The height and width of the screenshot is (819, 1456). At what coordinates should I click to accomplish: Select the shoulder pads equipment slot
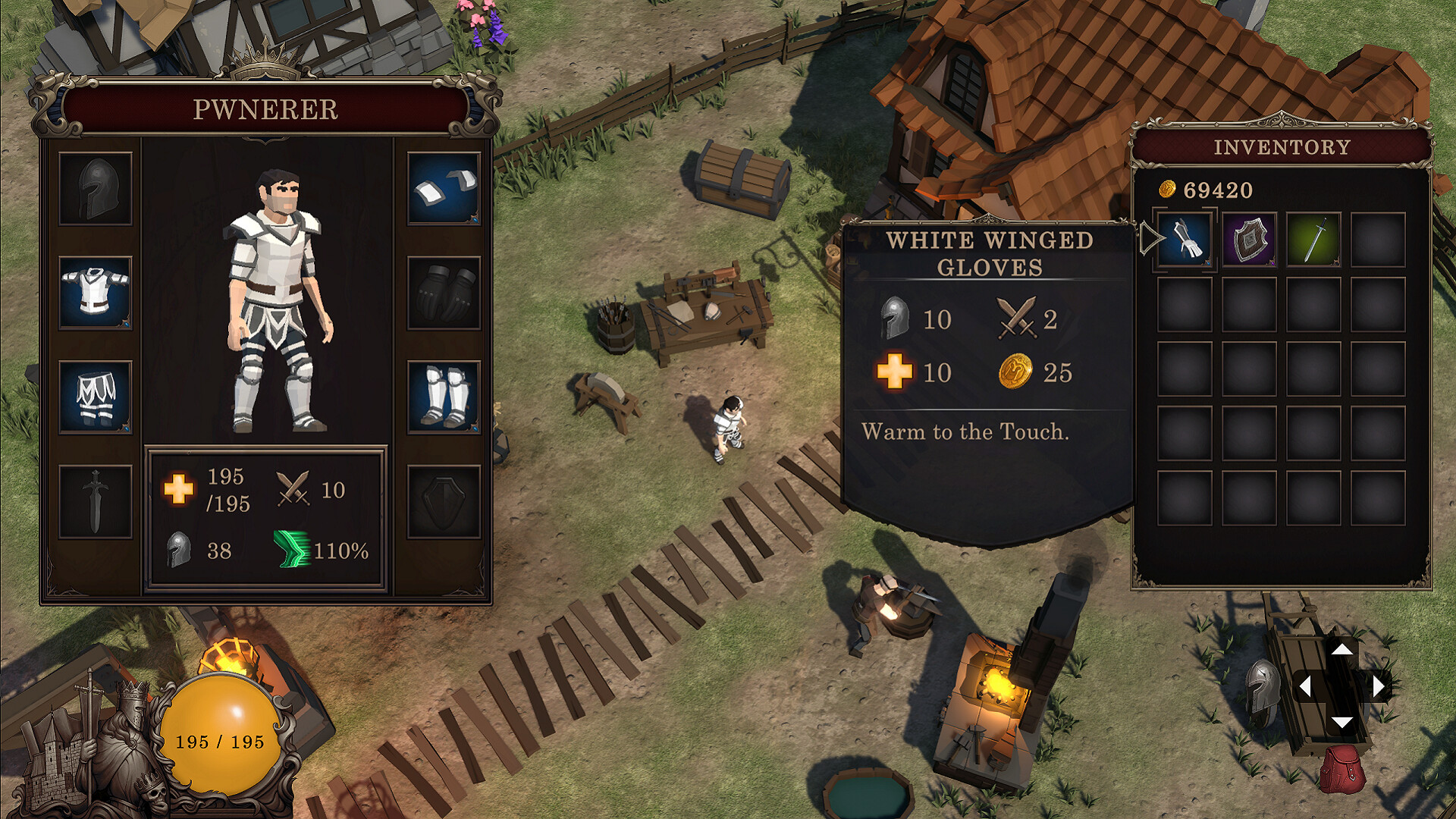(x=446, y=190)
